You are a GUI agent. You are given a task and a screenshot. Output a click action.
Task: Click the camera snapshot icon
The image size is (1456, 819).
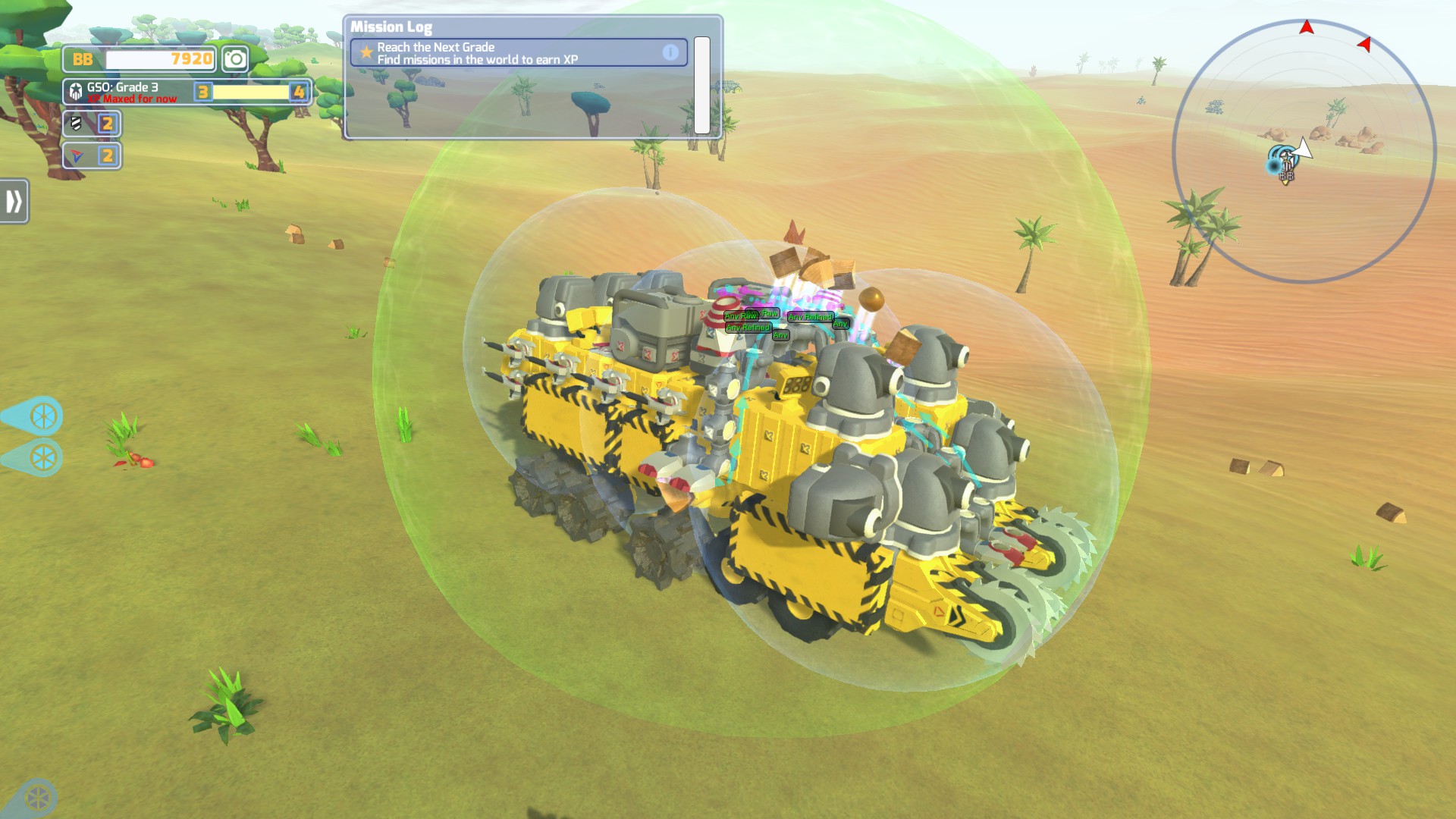pos(234,58)
